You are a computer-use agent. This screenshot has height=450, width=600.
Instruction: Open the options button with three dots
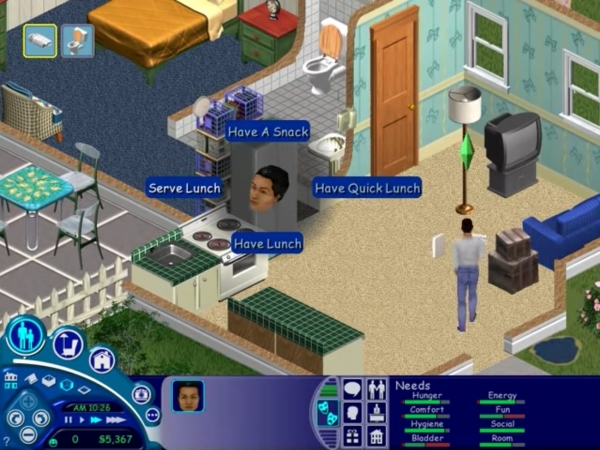[x=152, y=415]
